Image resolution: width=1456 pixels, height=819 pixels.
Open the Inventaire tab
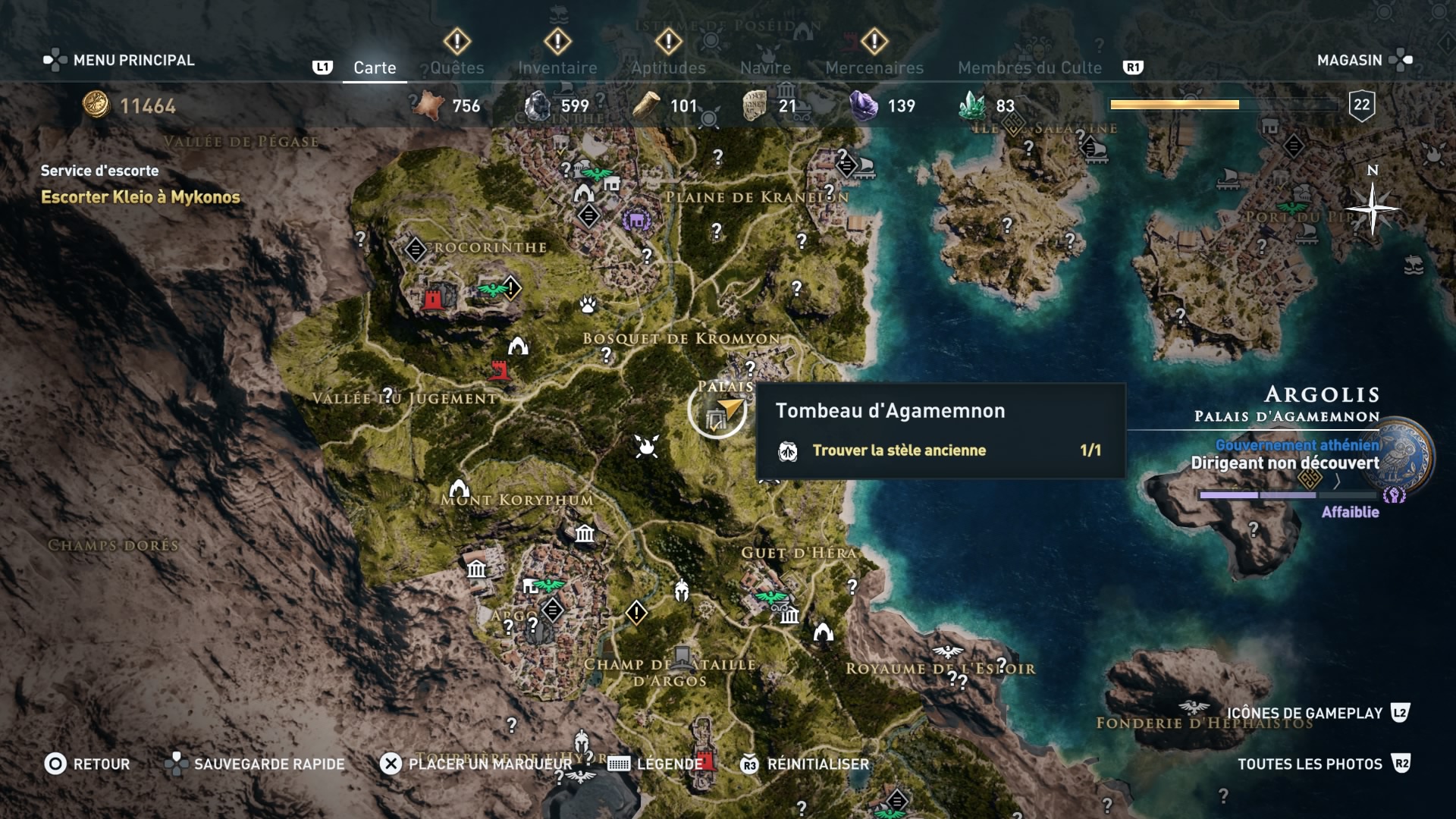pos(557,67)
